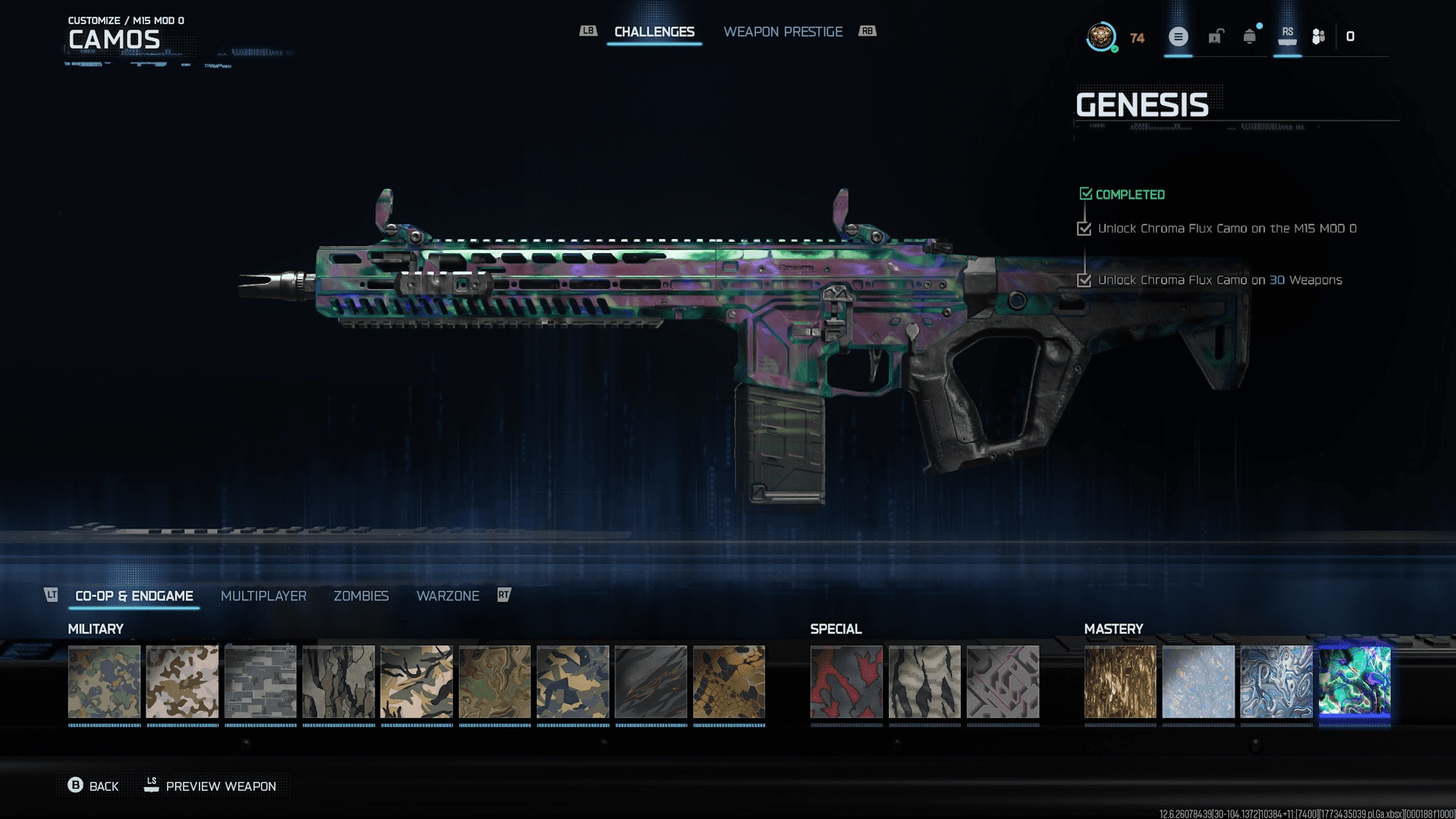Select the red and gray special camo
Viewport: 1456px width, 819px height.
click(846, 682)
